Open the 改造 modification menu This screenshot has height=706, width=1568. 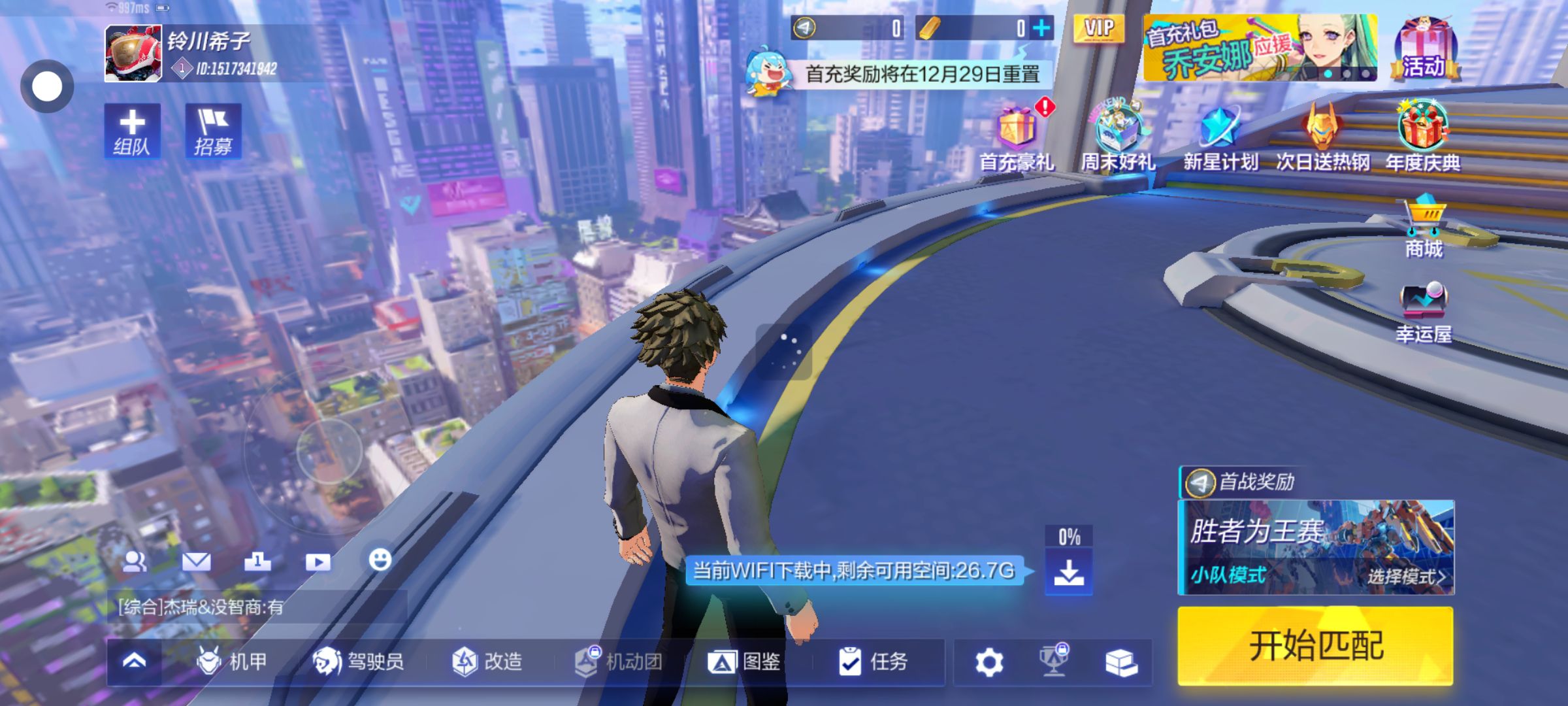click(x=487, y=662)
